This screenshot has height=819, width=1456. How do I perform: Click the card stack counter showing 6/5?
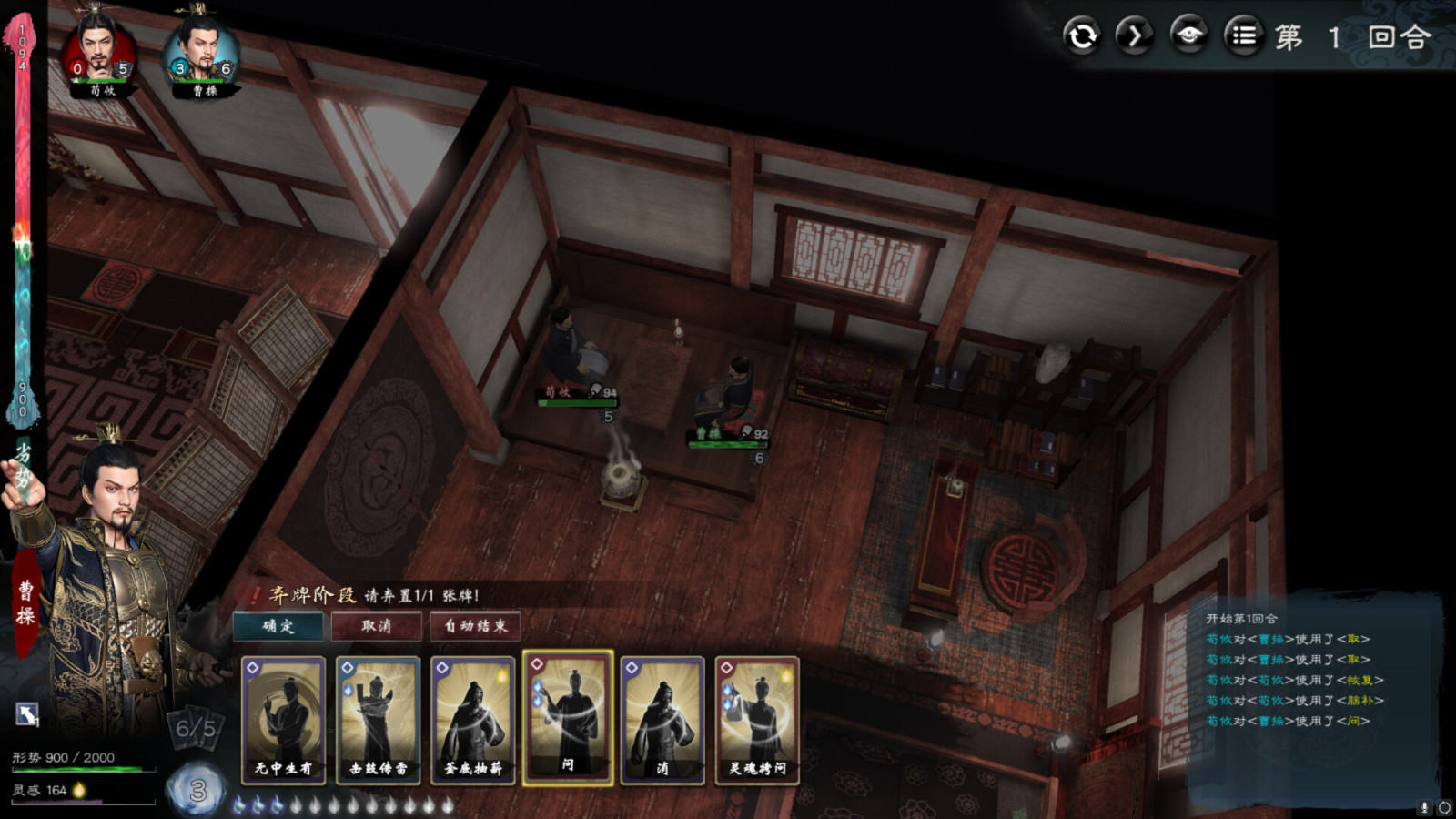tap(195, 728)
